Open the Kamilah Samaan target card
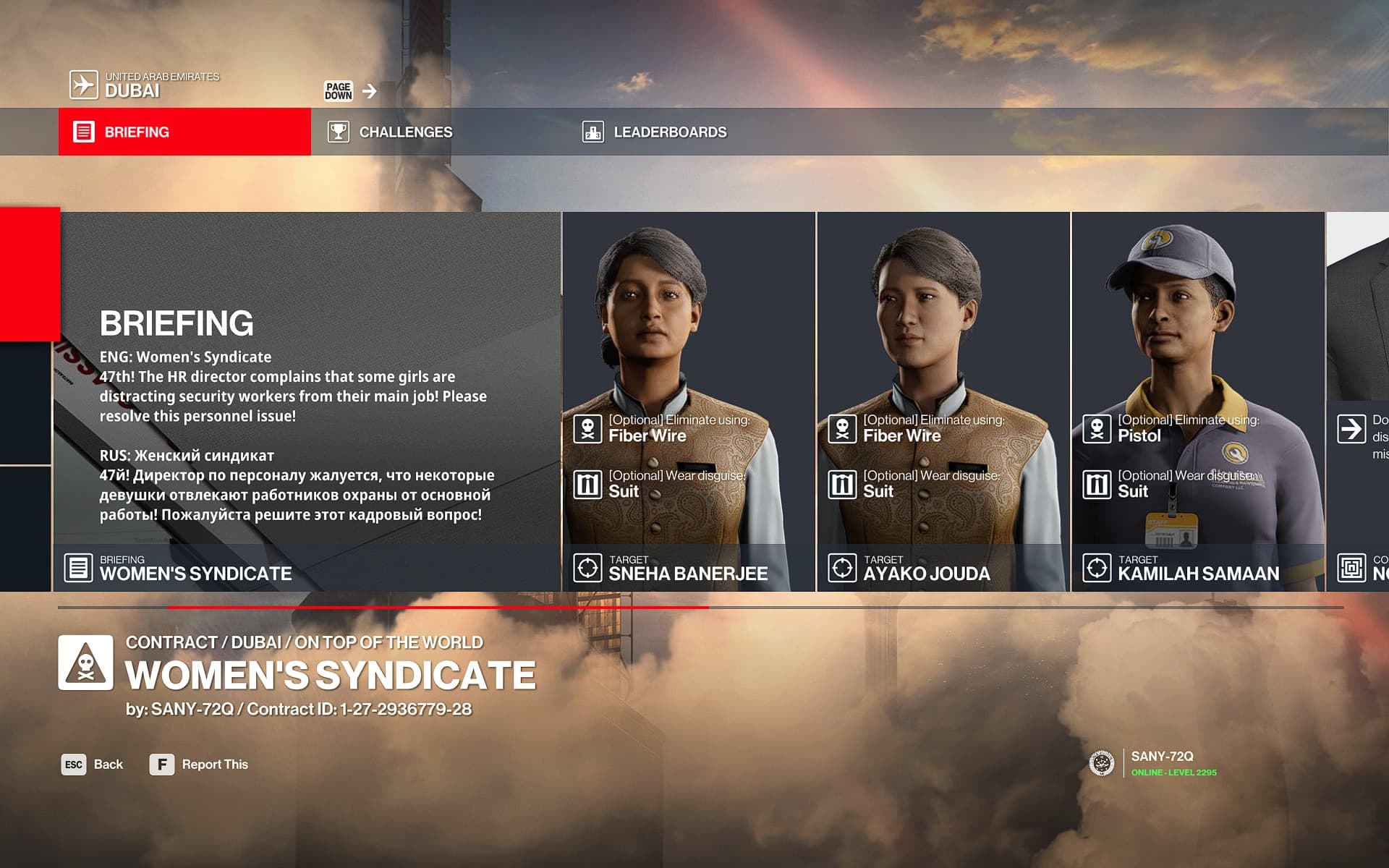 tap(1198, 401)
